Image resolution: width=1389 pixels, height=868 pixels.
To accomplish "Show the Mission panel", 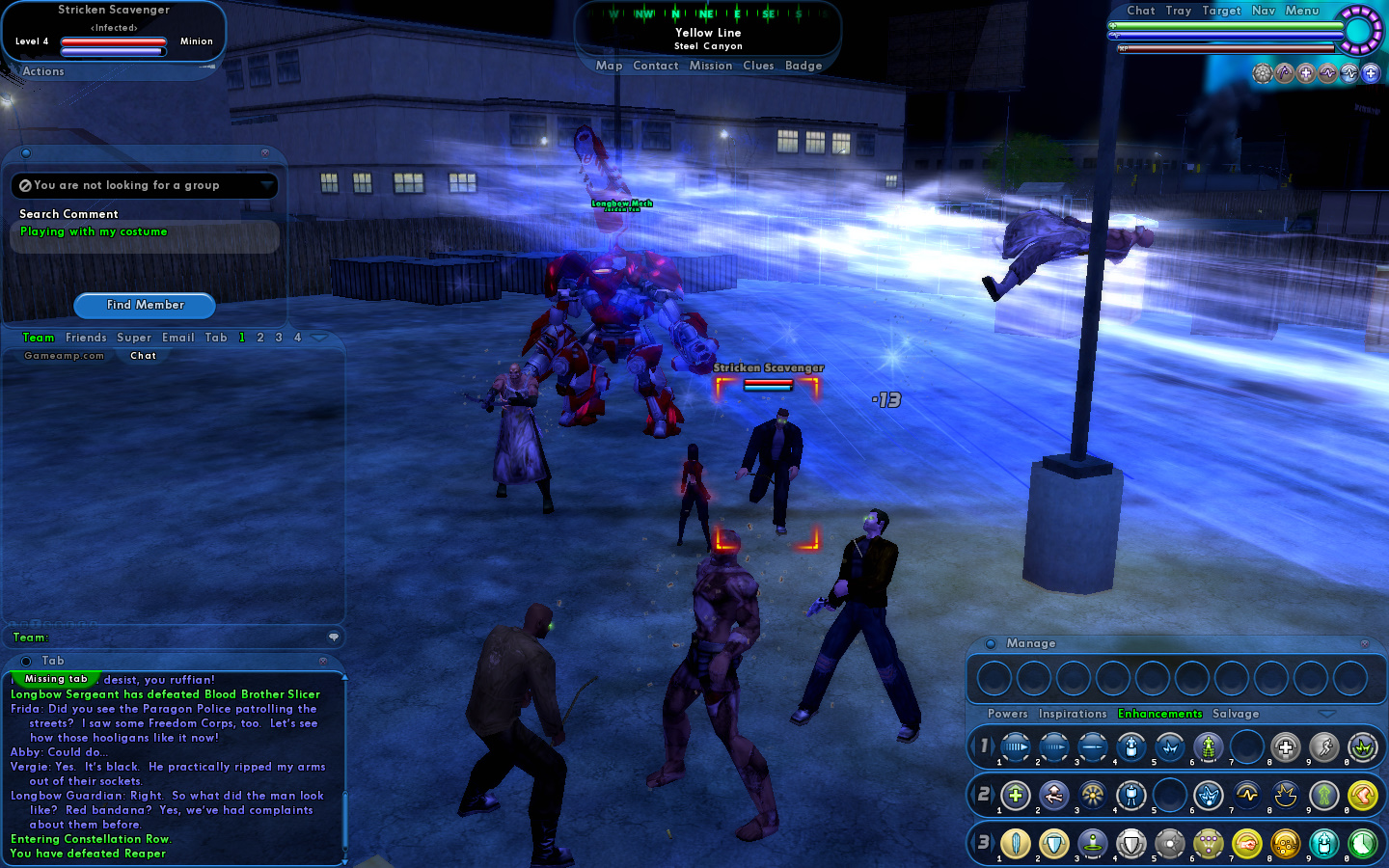I will [711, 66].
